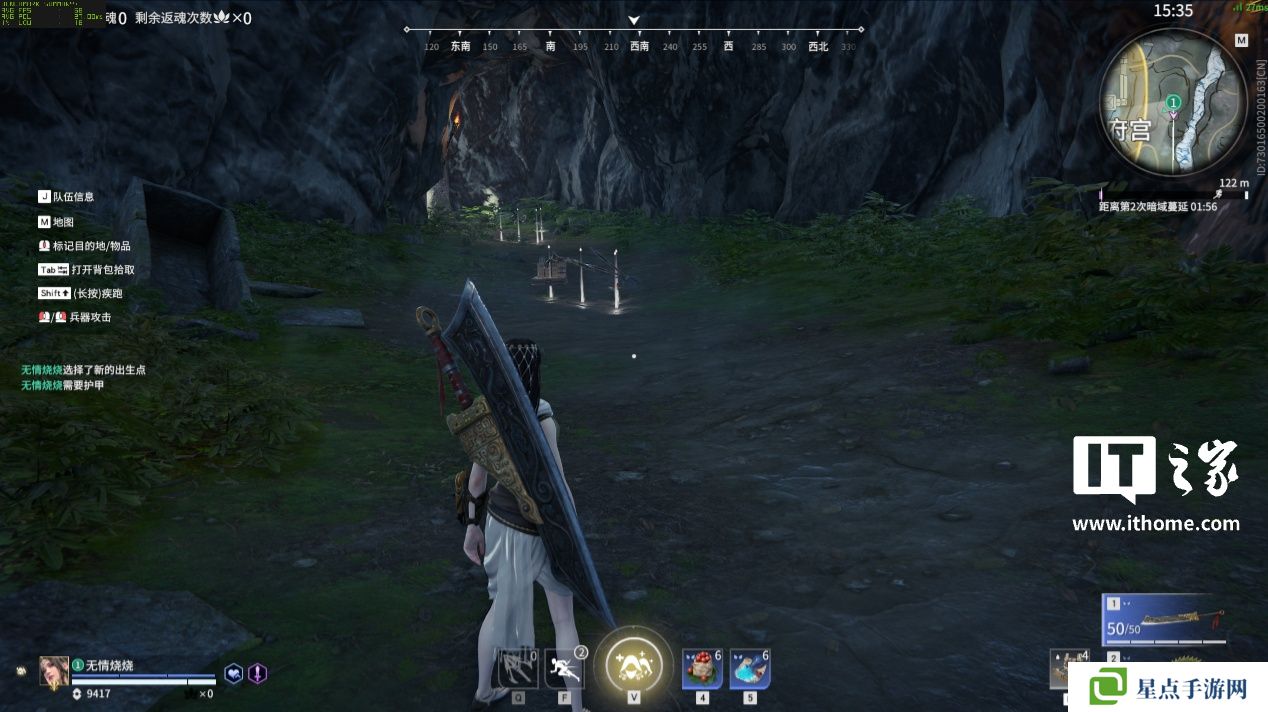Image resolution: width=1268 pixels, height=712 pixels.
Task: Activate the grappling hook item slot
Action: click(x=518, y=668)
